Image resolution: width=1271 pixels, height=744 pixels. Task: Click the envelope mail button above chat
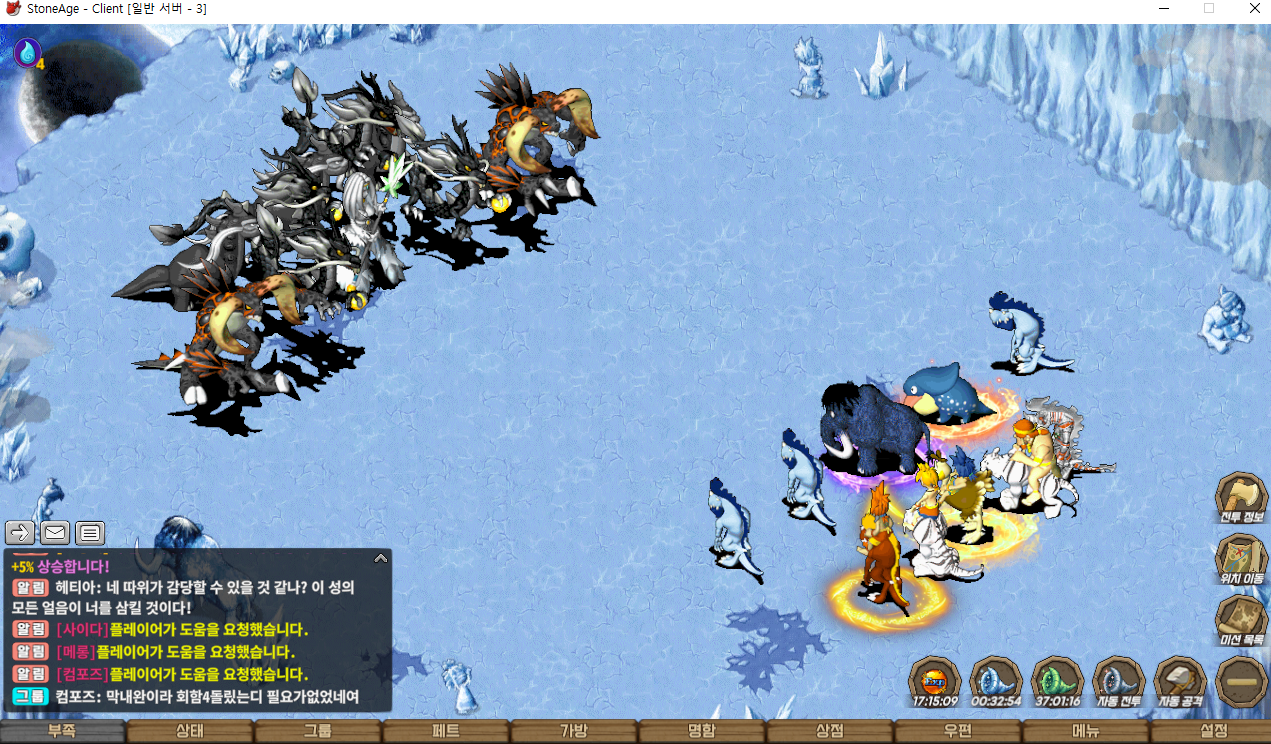pyautogui.click(x=55, y=533)
